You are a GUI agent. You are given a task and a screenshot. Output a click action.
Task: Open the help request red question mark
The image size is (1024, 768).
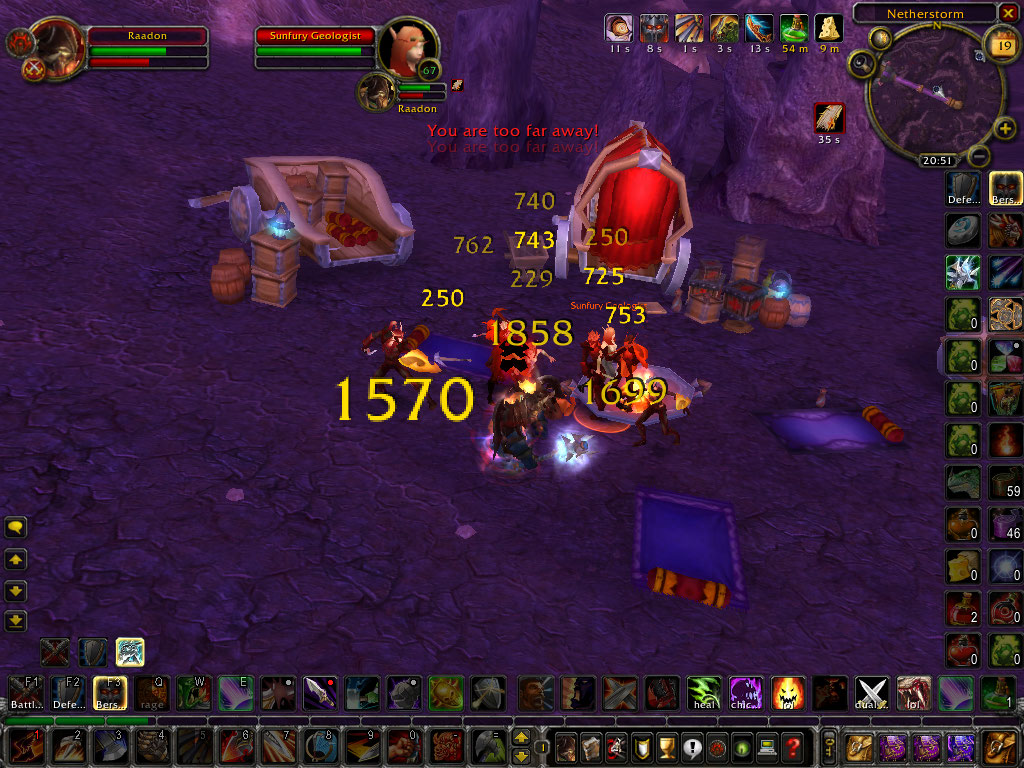793,746
